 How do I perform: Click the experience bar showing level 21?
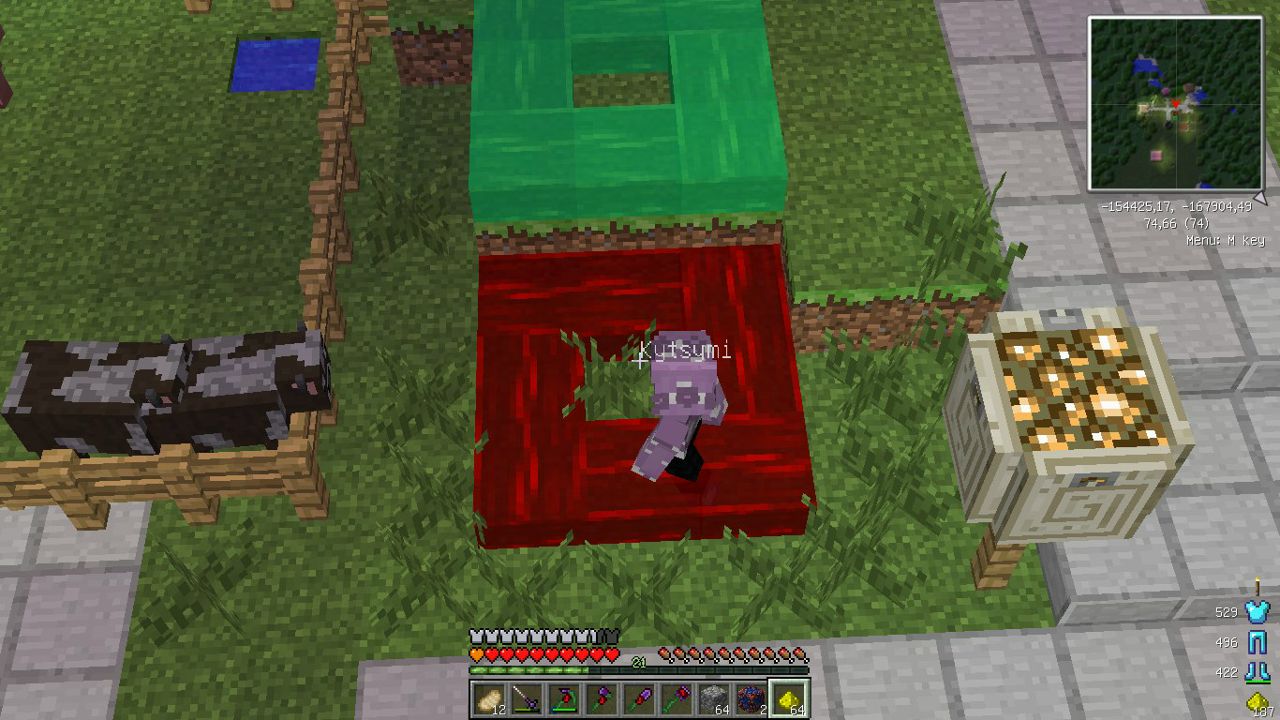tap(637, 663)
